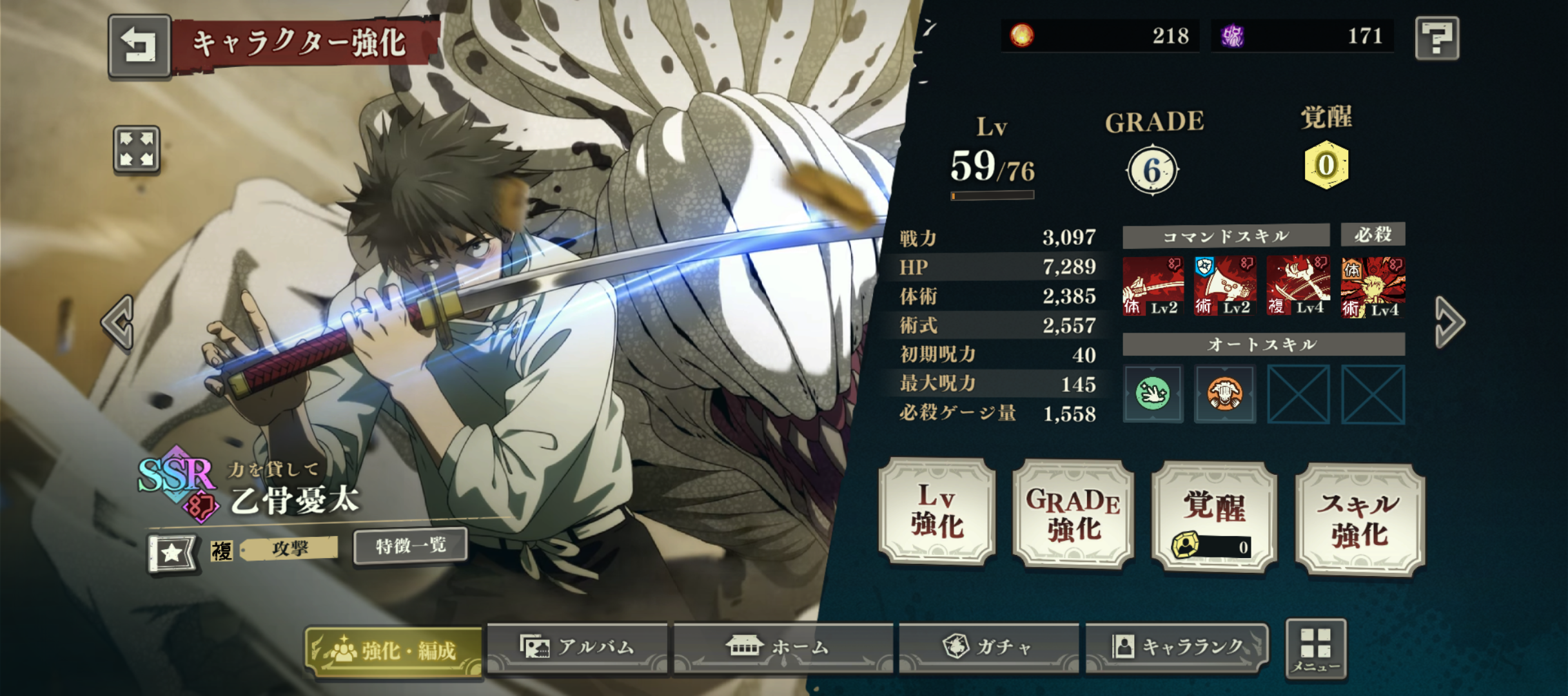Expand character art to fullscreen view
The height and width of the screenshot is (696, 1568).
click(x=137, y=150)
